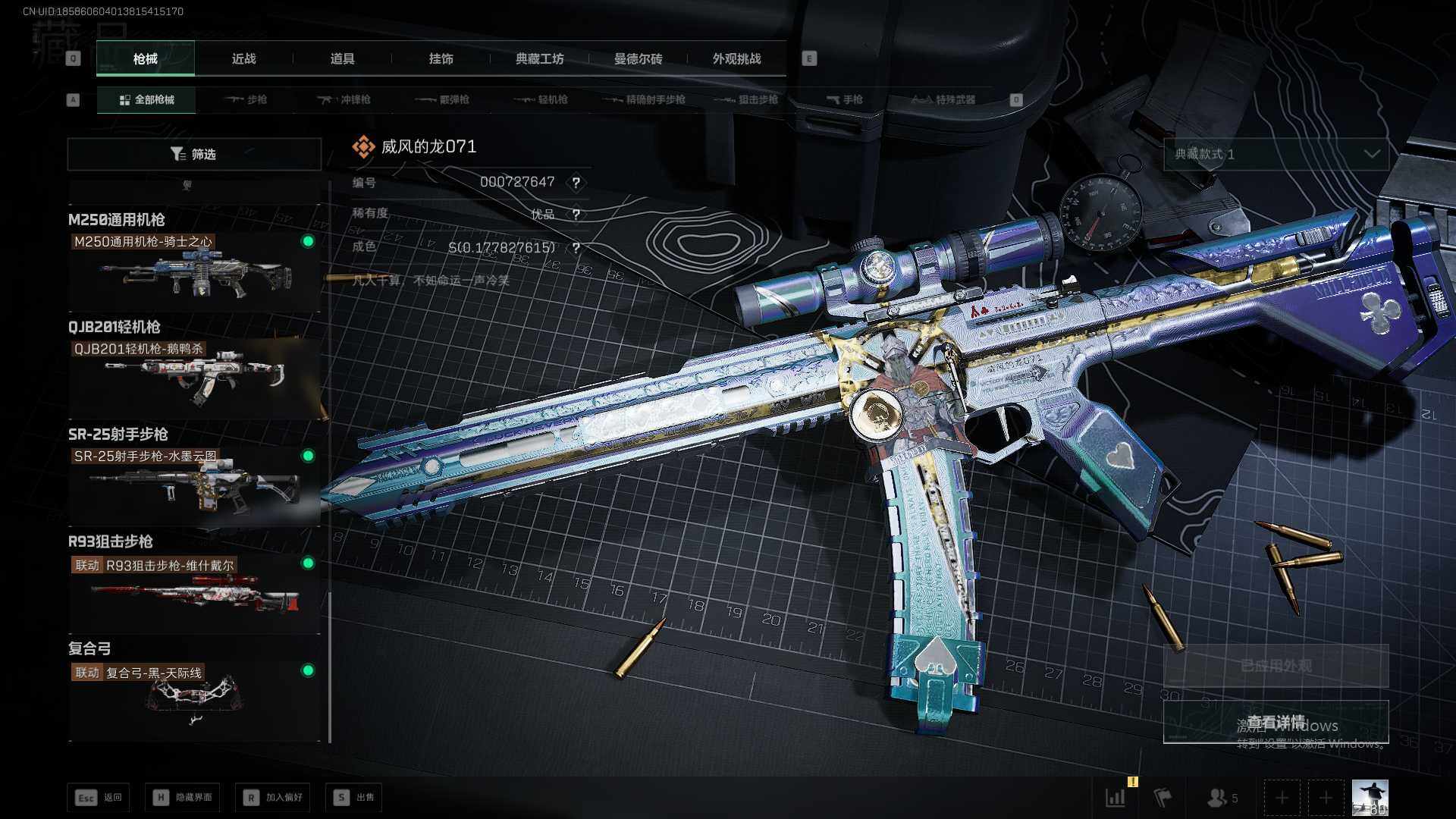Open the friends list icon
Viewport: 1456px width, 819px height.
tap(1222, 798)
